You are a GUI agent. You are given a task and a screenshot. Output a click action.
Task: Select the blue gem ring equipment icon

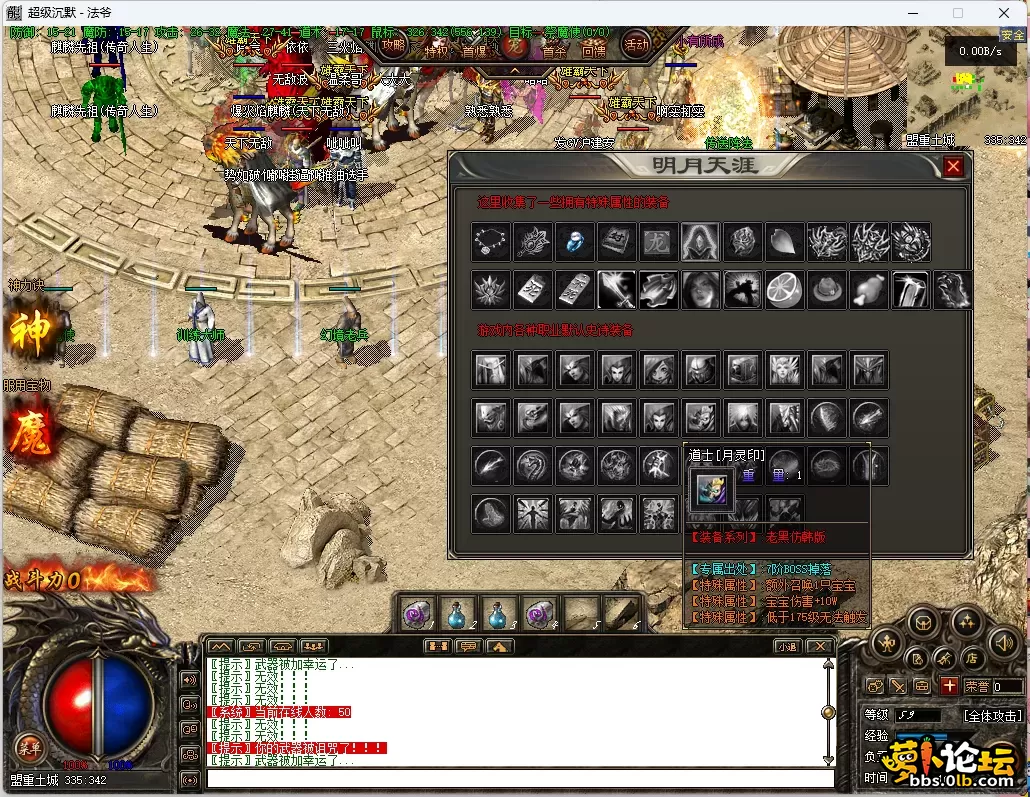pos(575,242)
